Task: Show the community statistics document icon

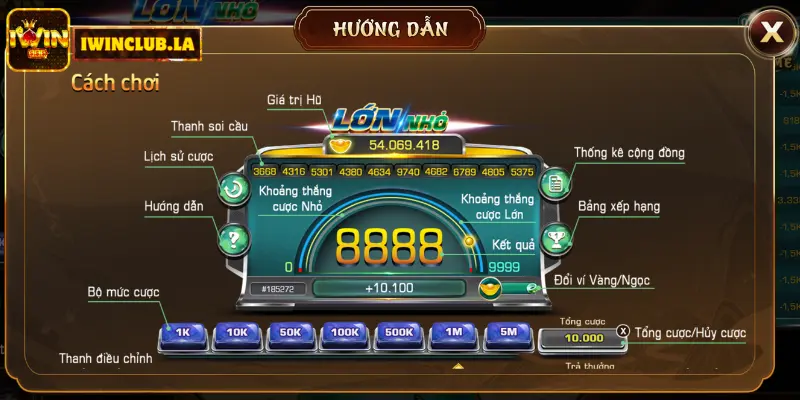Action: pyautogui.click(x=554, y=184)
